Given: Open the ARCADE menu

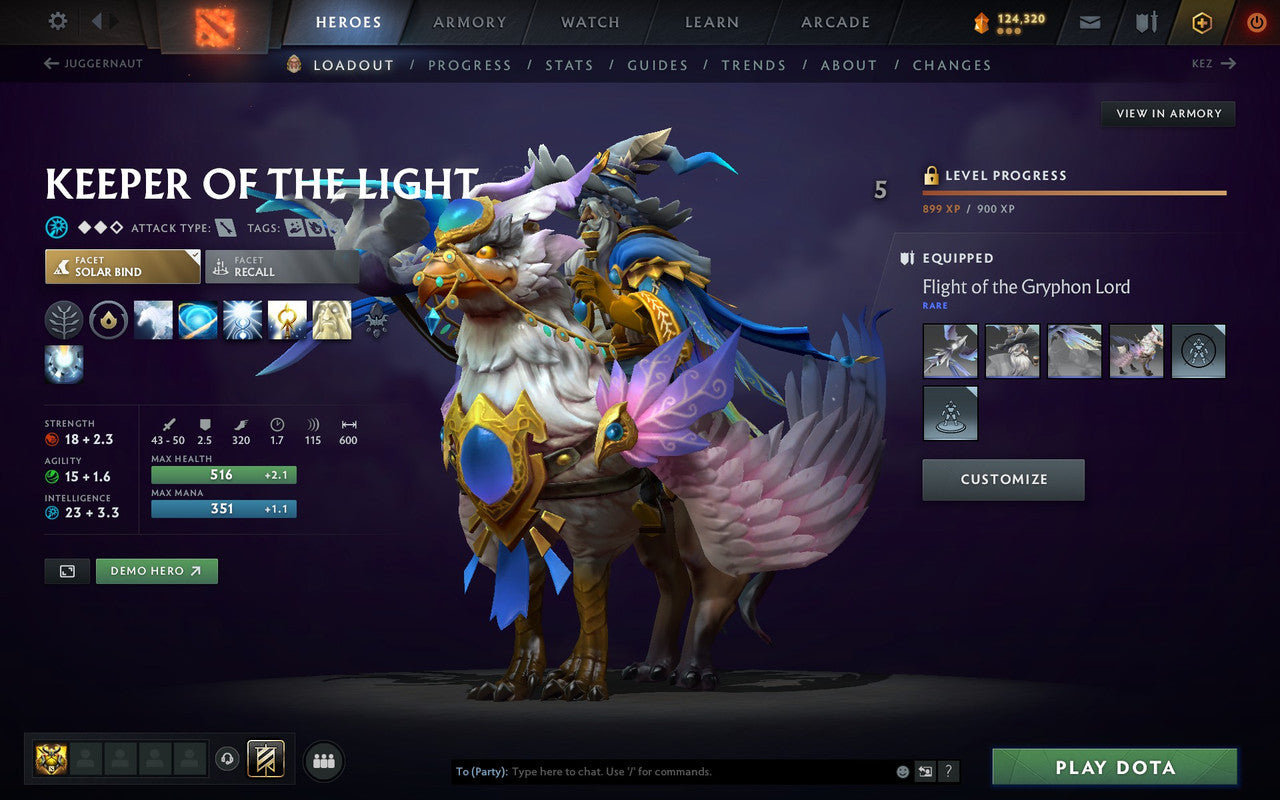Looking at the screenshot, I should click(x=834, y=22).
